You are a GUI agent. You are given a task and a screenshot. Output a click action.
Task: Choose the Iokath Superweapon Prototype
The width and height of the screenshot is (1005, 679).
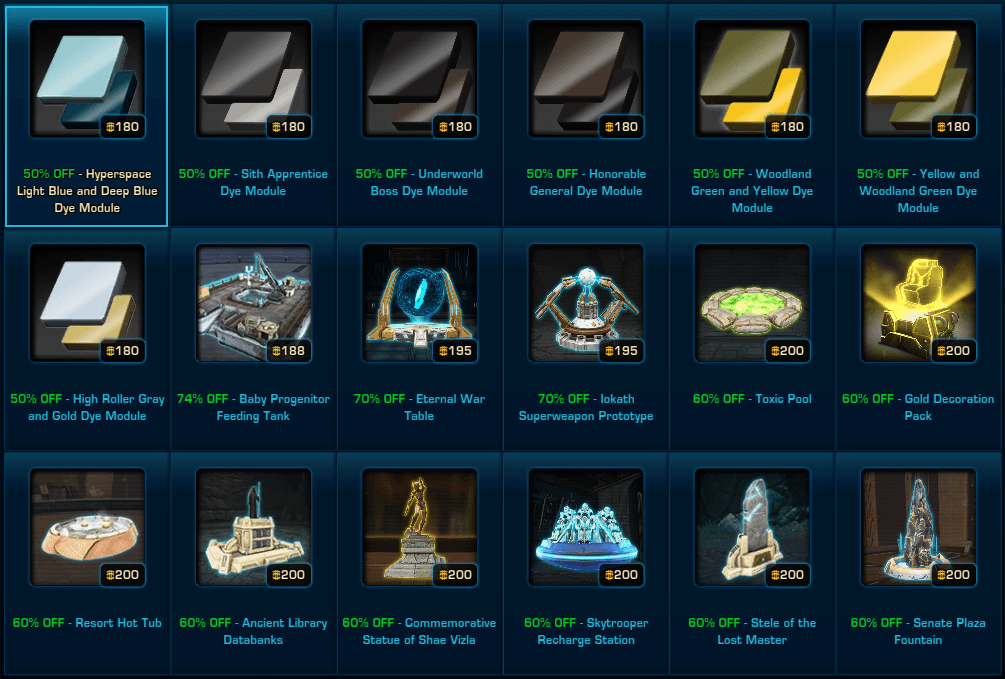click(585, 304)
